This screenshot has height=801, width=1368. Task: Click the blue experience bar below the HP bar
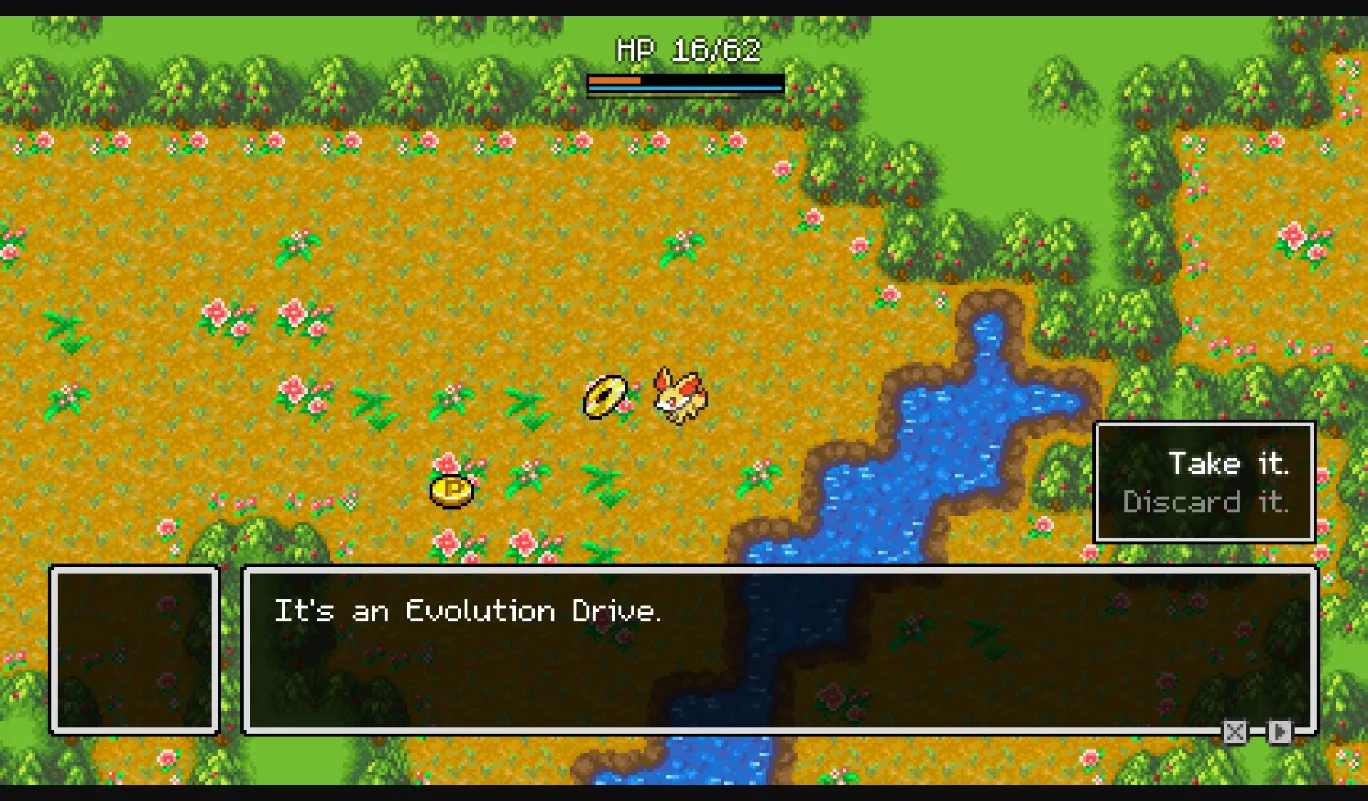(x=685, y=88)
